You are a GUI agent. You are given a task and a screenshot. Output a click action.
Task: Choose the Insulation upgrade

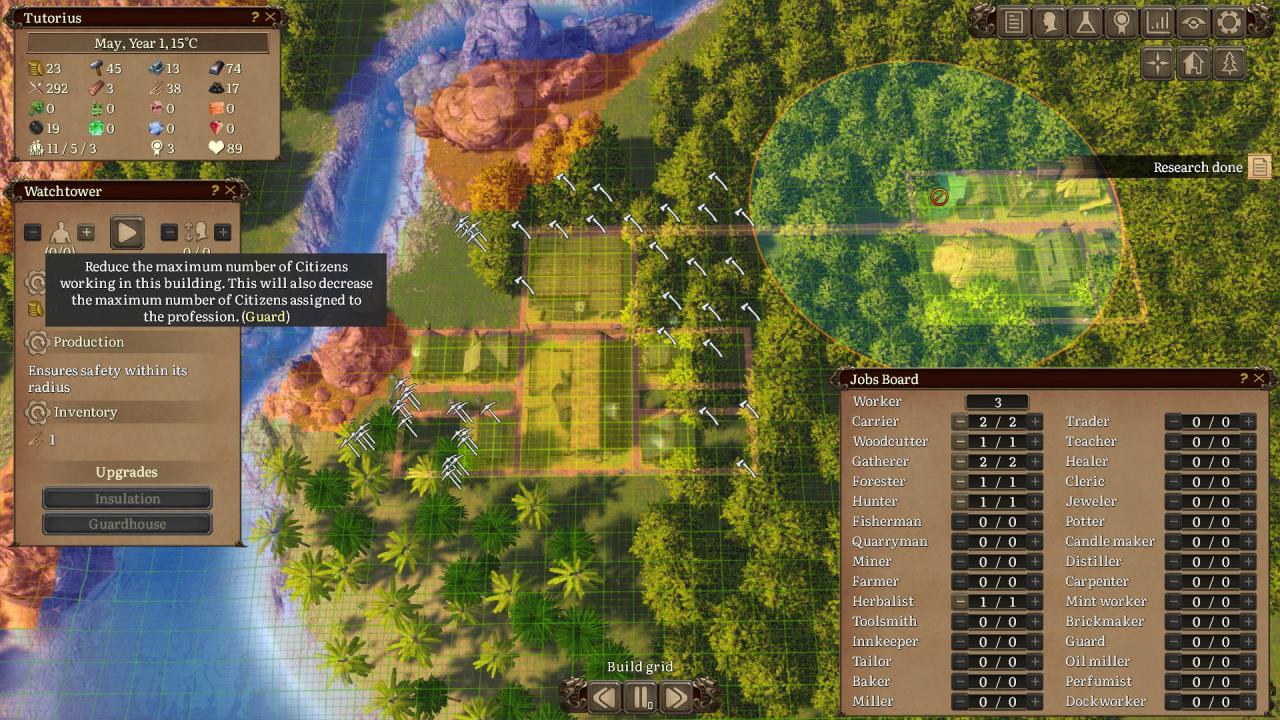point(127,499)
